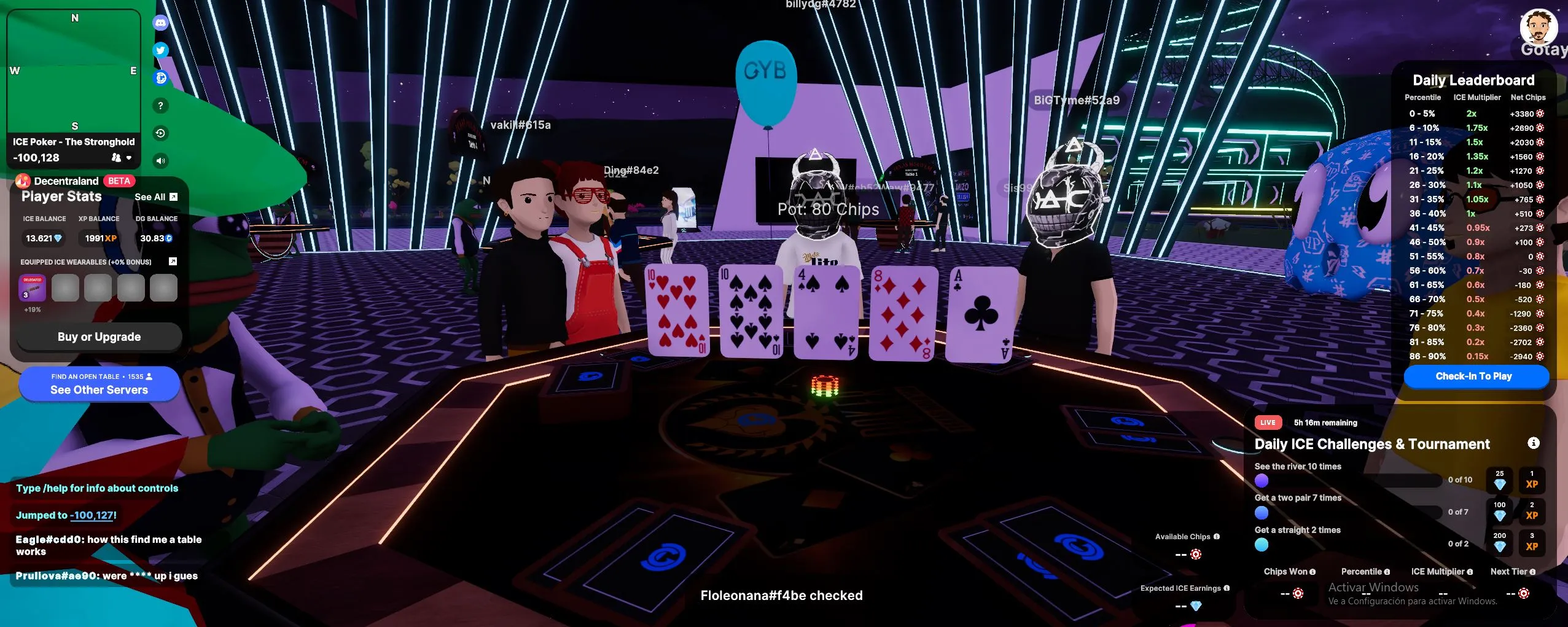Click the Buy or Upgrade button

99,337
